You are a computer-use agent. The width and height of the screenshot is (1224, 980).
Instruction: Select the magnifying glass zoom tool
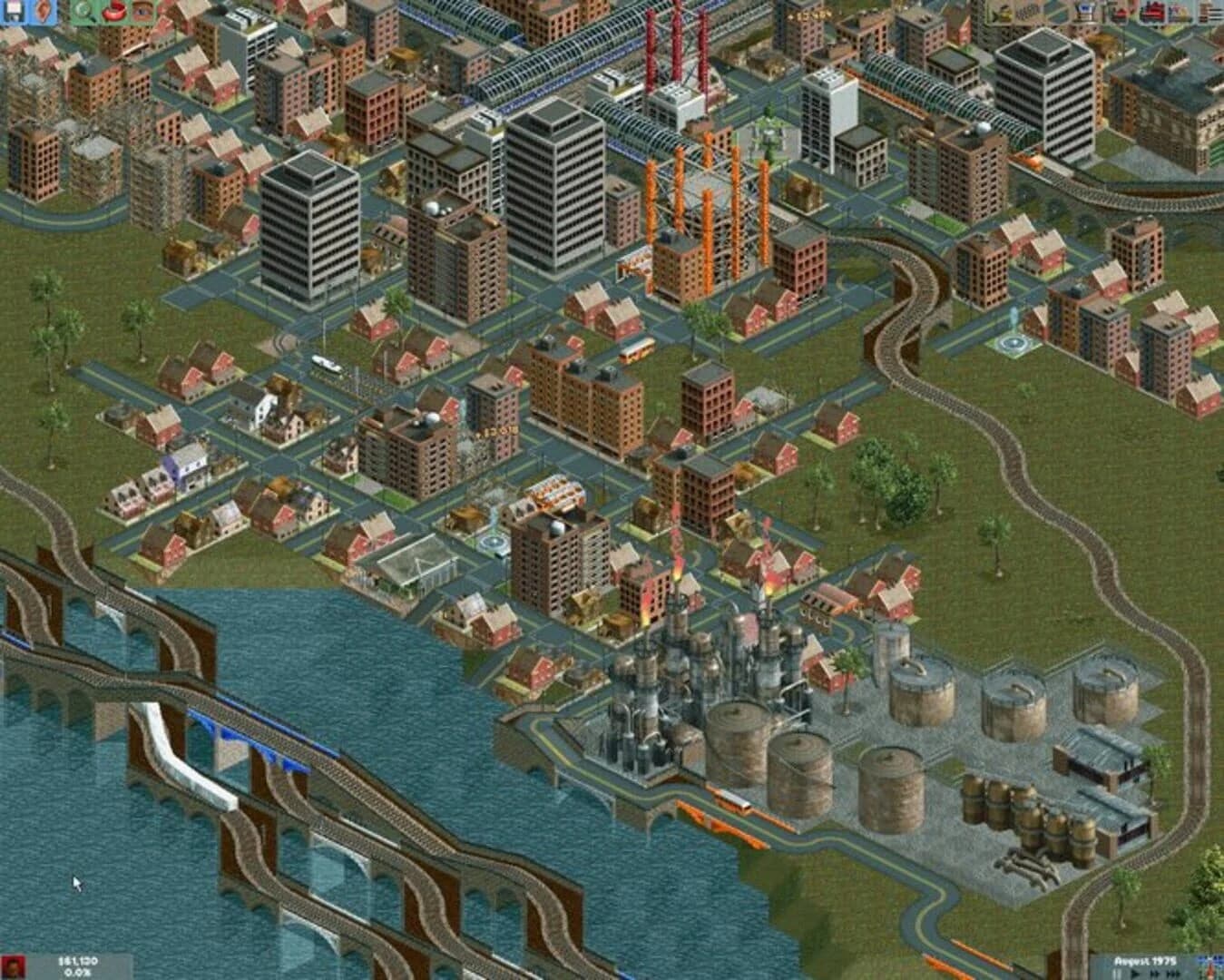pos(80,12)
